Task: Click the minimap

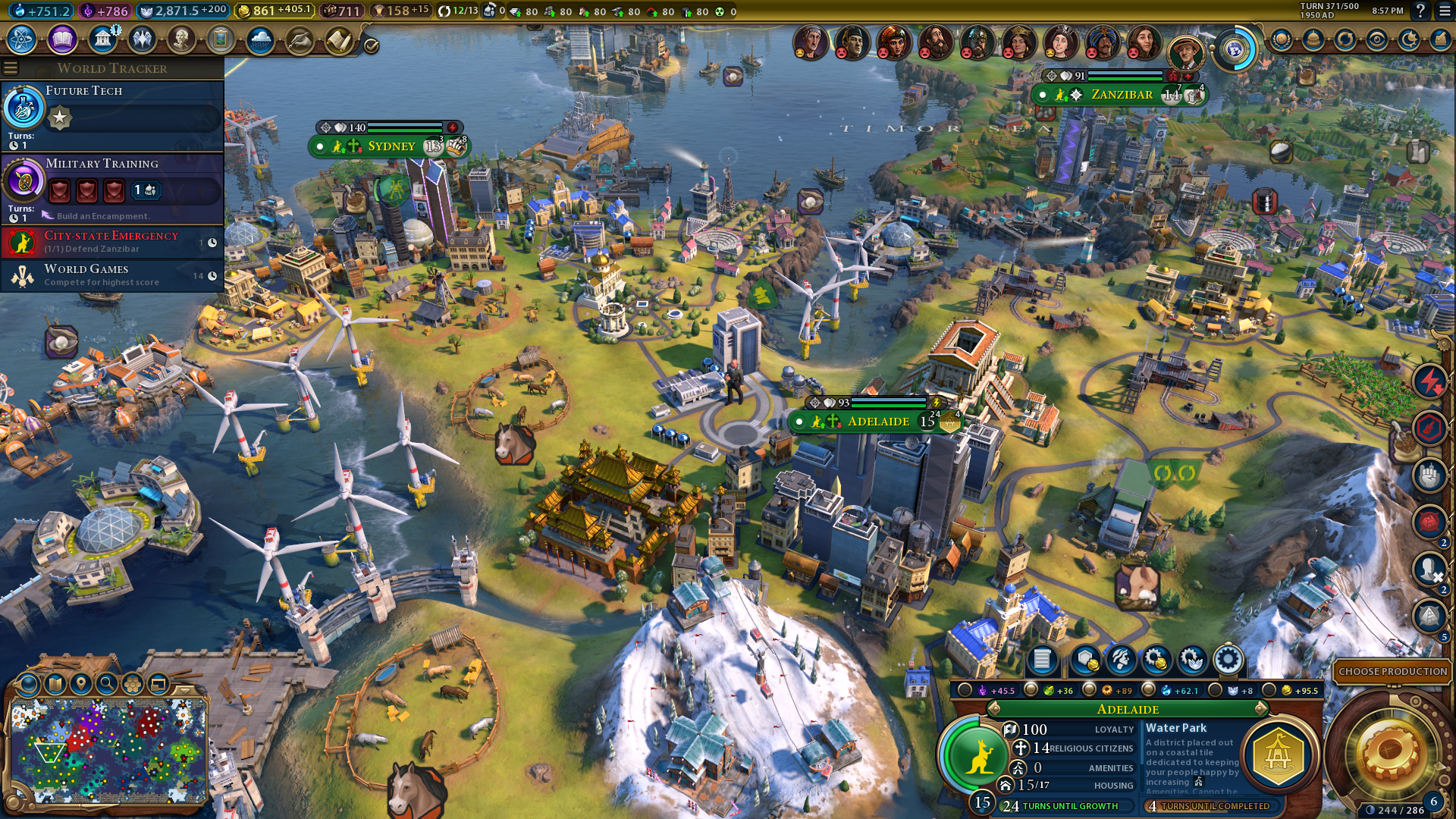Action: click(108, 749)
